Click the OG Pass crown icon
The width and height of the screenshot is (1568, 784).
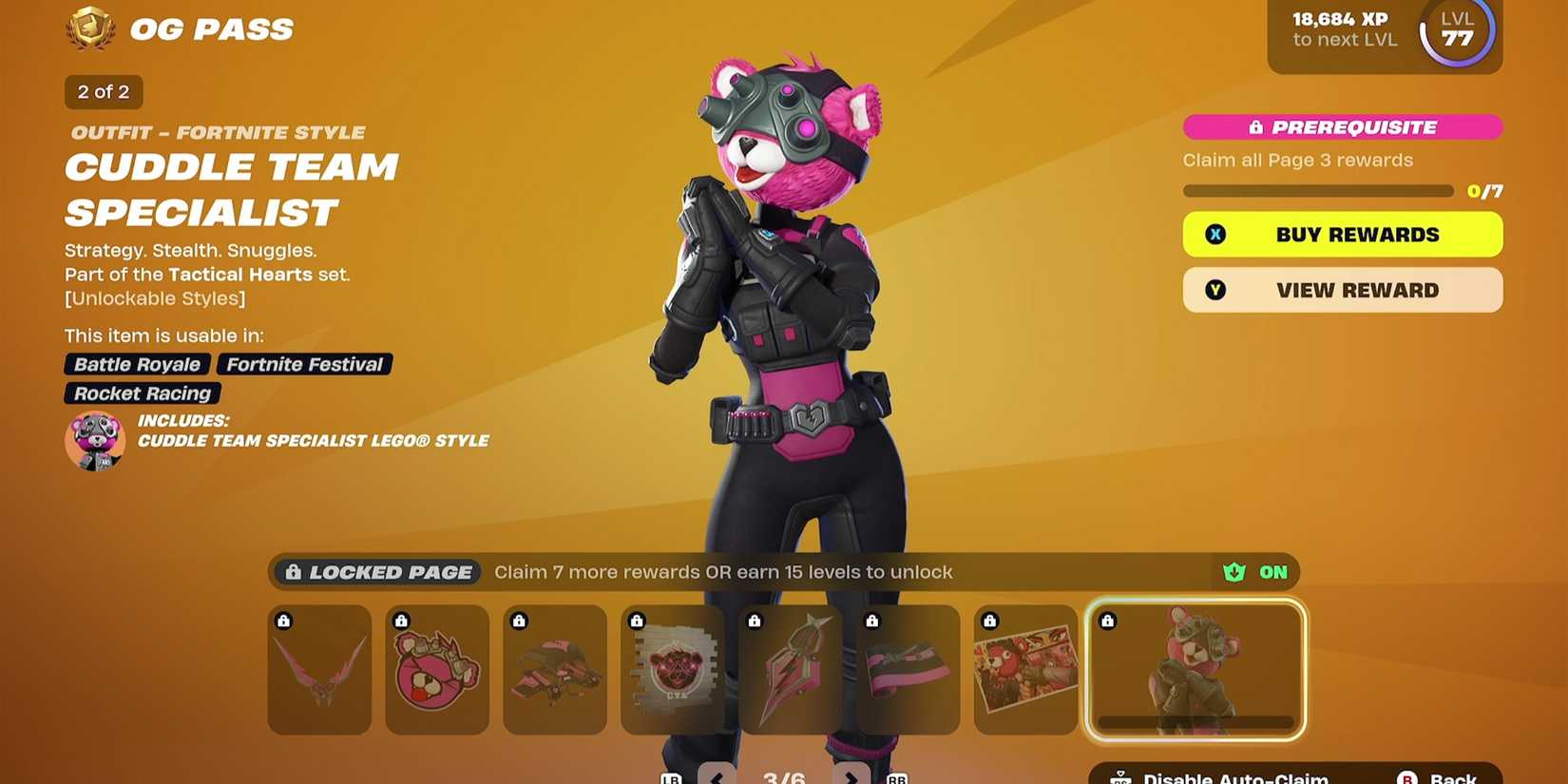(x=89, y=29)
